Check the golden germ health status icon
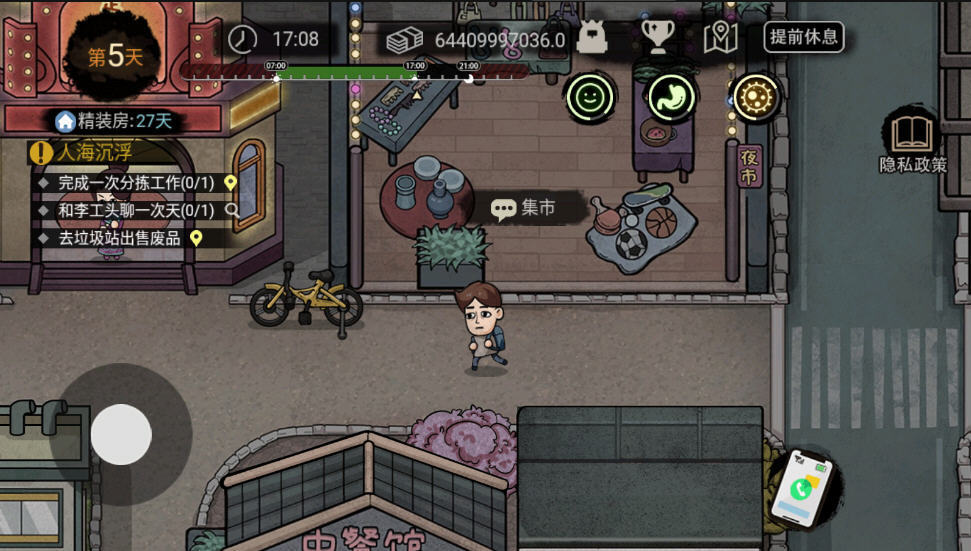The height and width of the screenshot is (551, 971). tap(755, 97)
